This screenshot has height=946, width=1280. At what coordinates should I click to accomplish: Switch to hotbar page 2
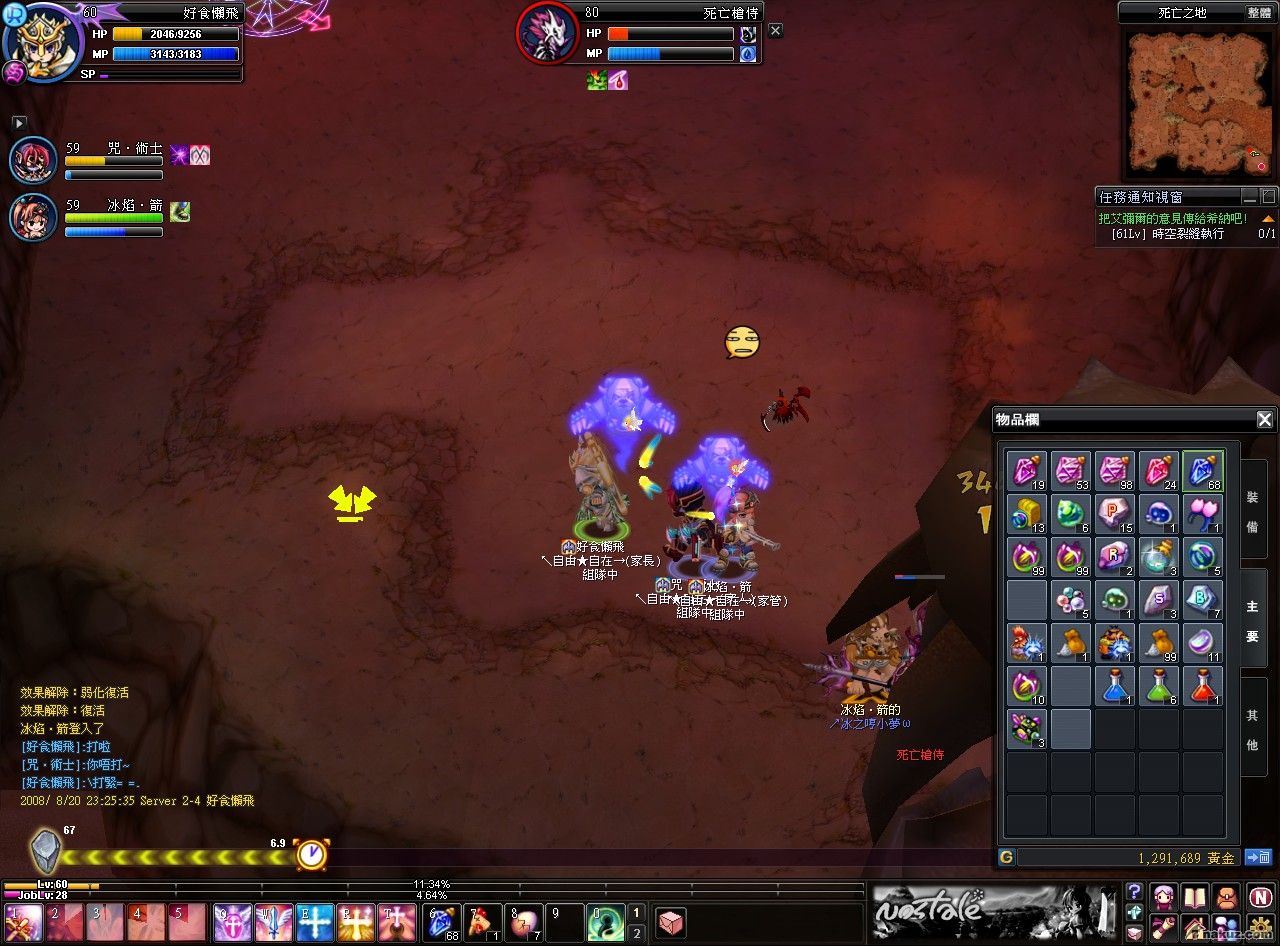[x=636, y=933]
